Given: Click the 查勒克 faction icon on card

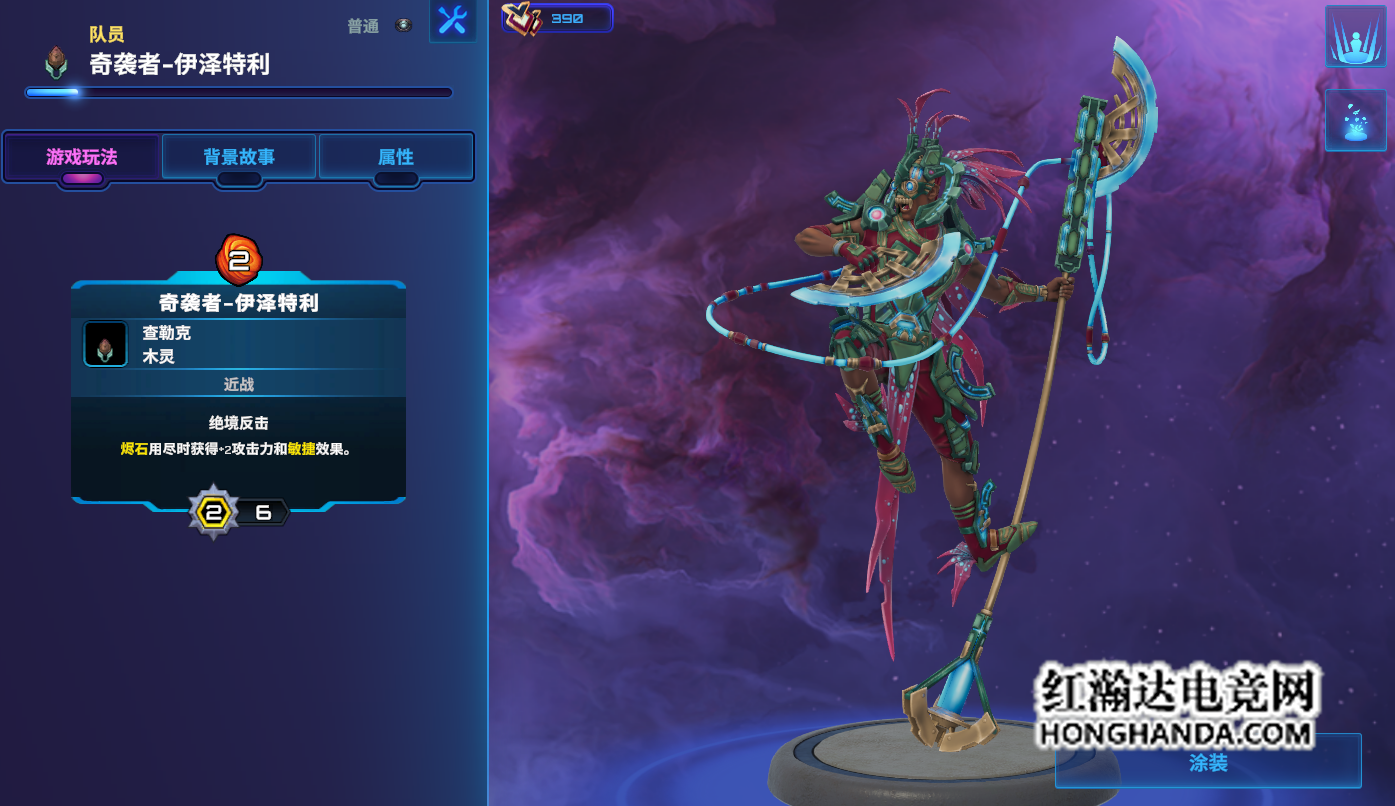Looking at the screenshot, I should [x=105, y=344].
